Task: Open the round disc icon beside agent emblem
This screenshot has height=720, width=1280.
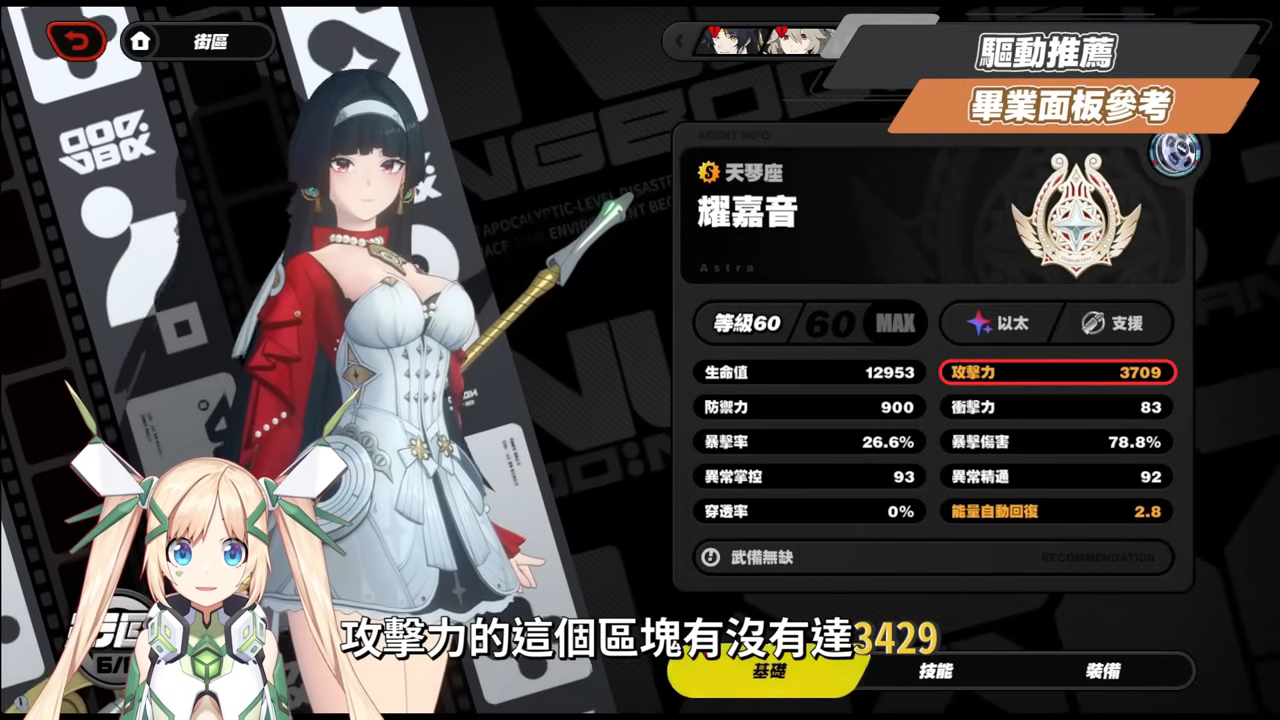Action: click(x=1173, y=153)
